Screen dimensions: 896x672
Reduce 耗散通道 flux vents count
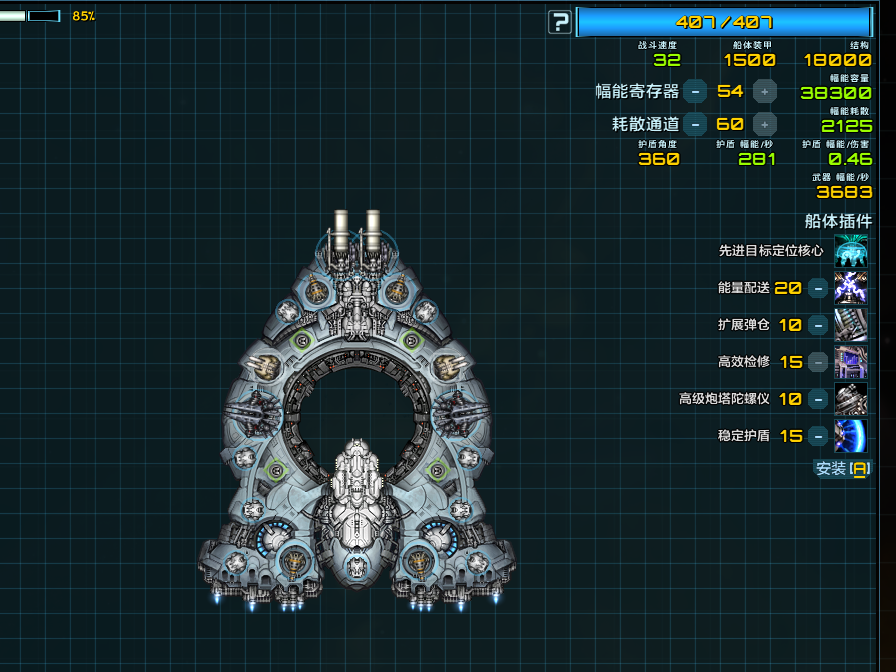[x=695, y=124]
